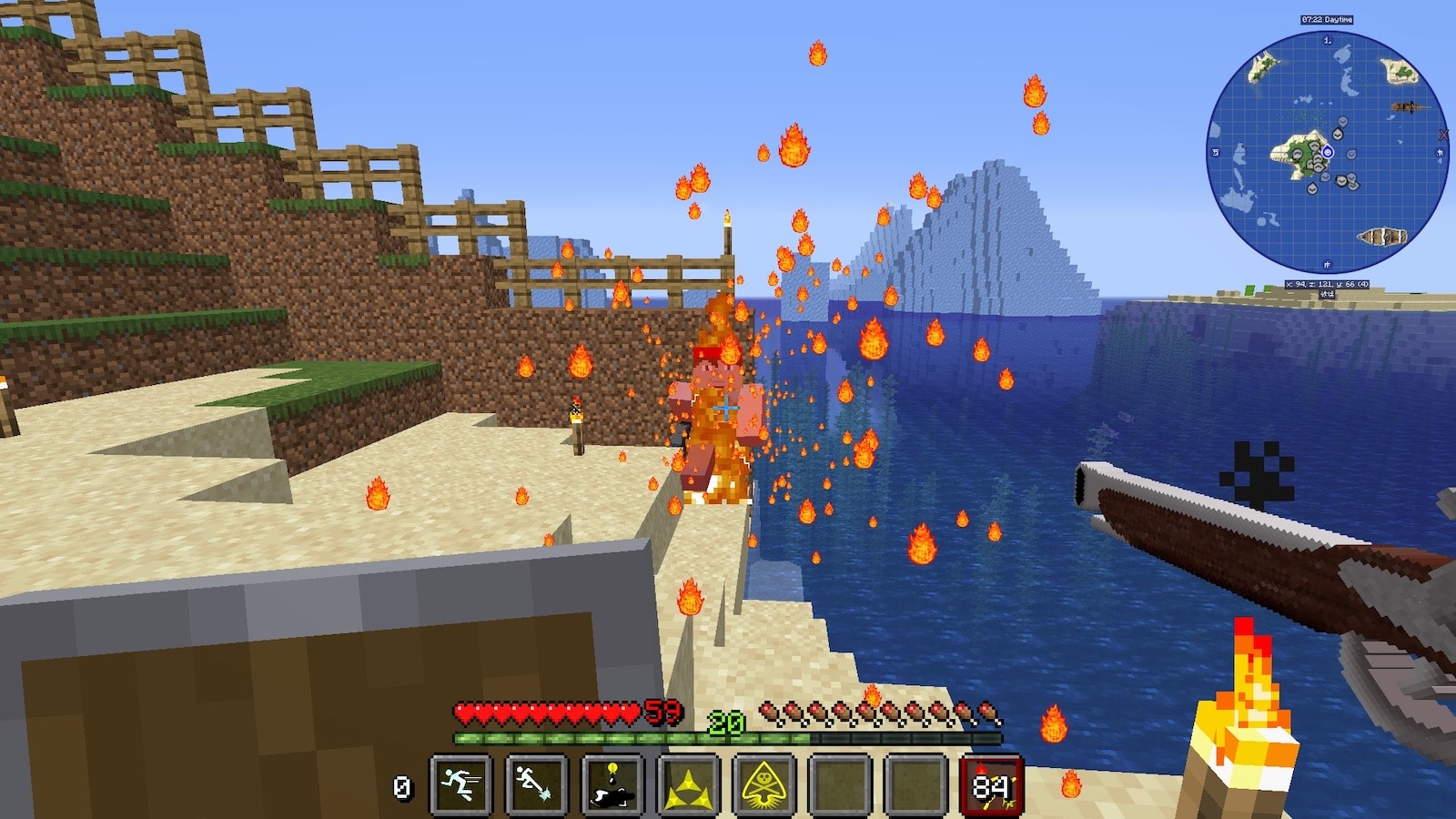Viewport: 1456px width, 819px height.
Task: Select the sprinting figure ability slot
Action: (461, 784)
